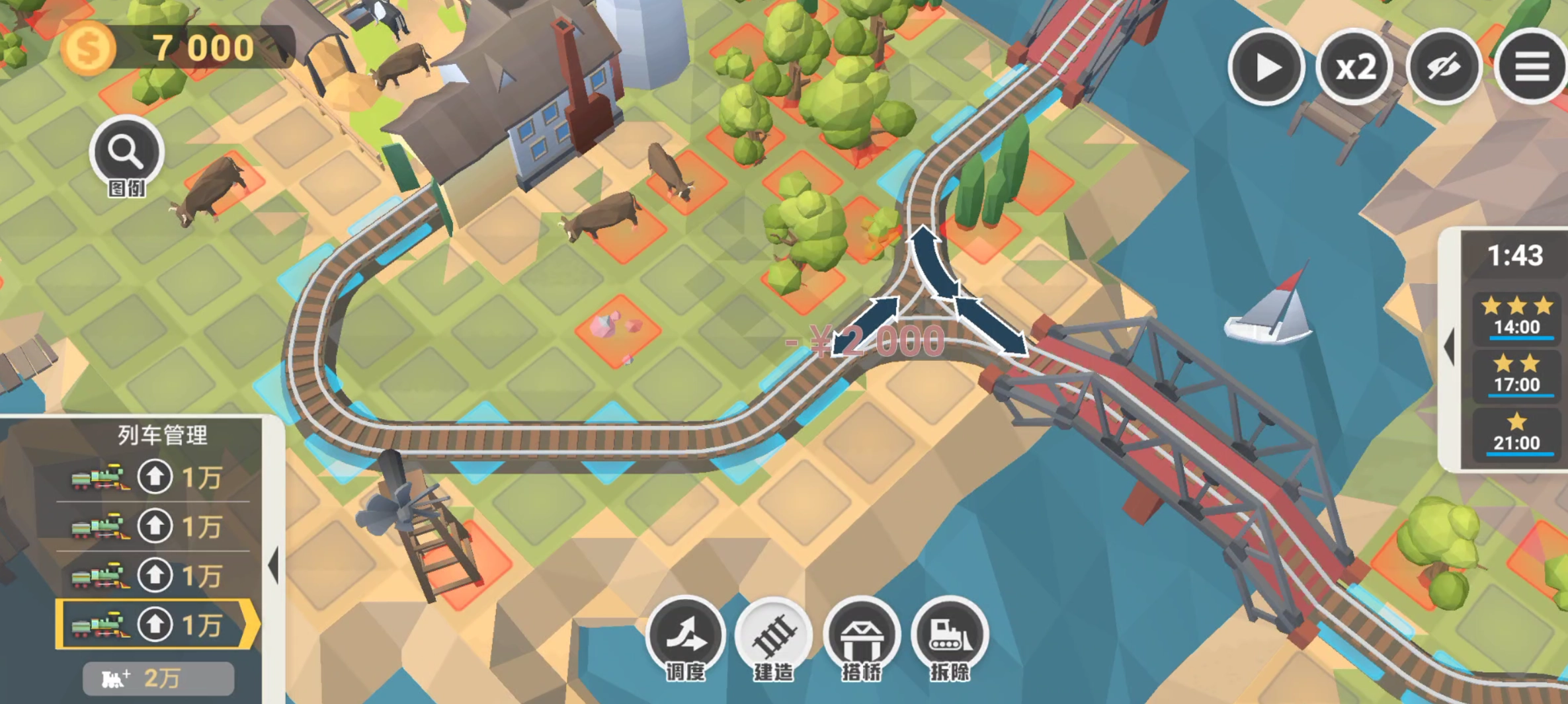Open the magnifier legend button (图例)
The height and width of the screenshot is (704, 1568).
(126, 153)
